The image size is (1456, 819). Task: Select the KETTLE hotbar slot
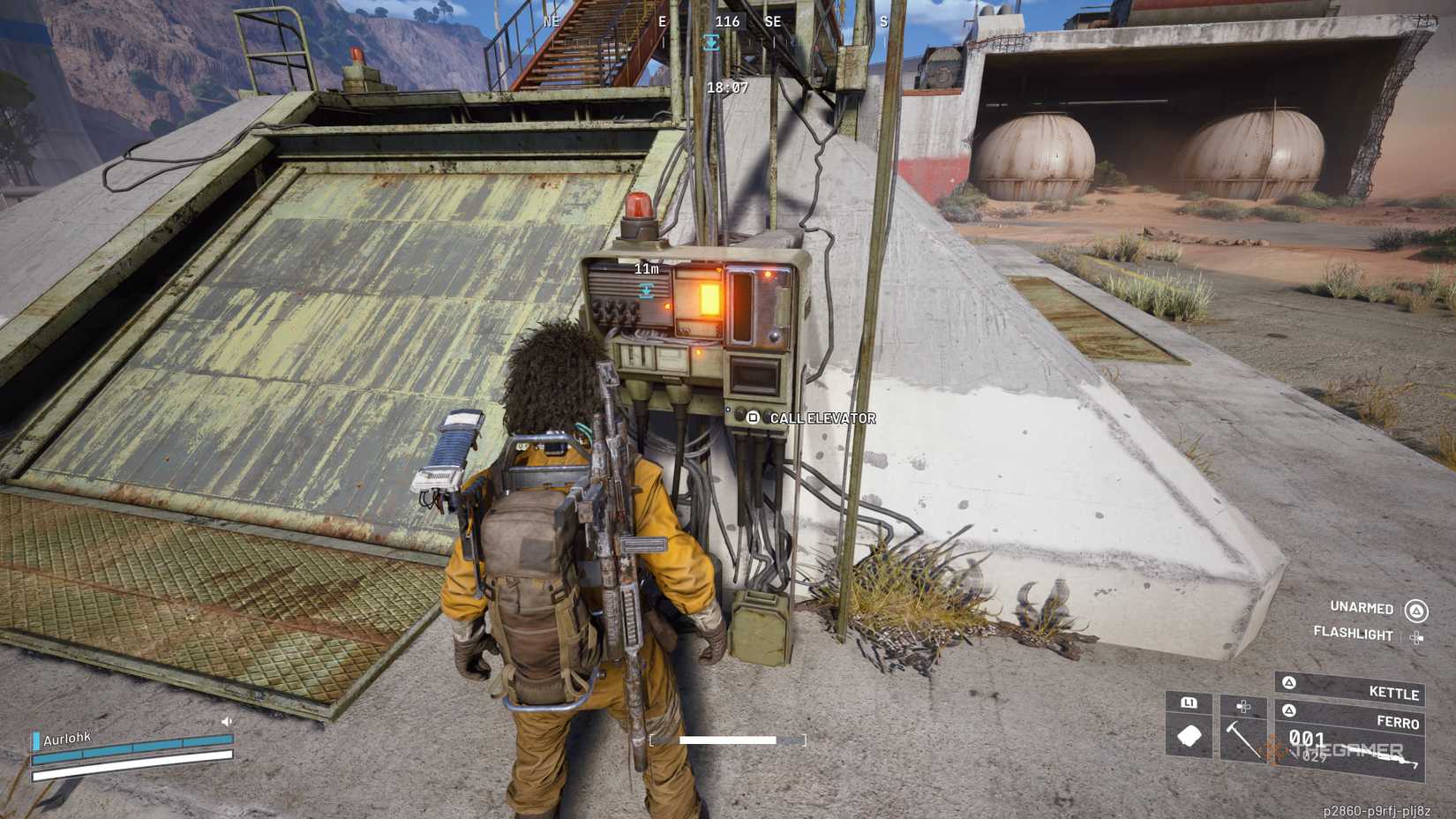[1393, 694]
